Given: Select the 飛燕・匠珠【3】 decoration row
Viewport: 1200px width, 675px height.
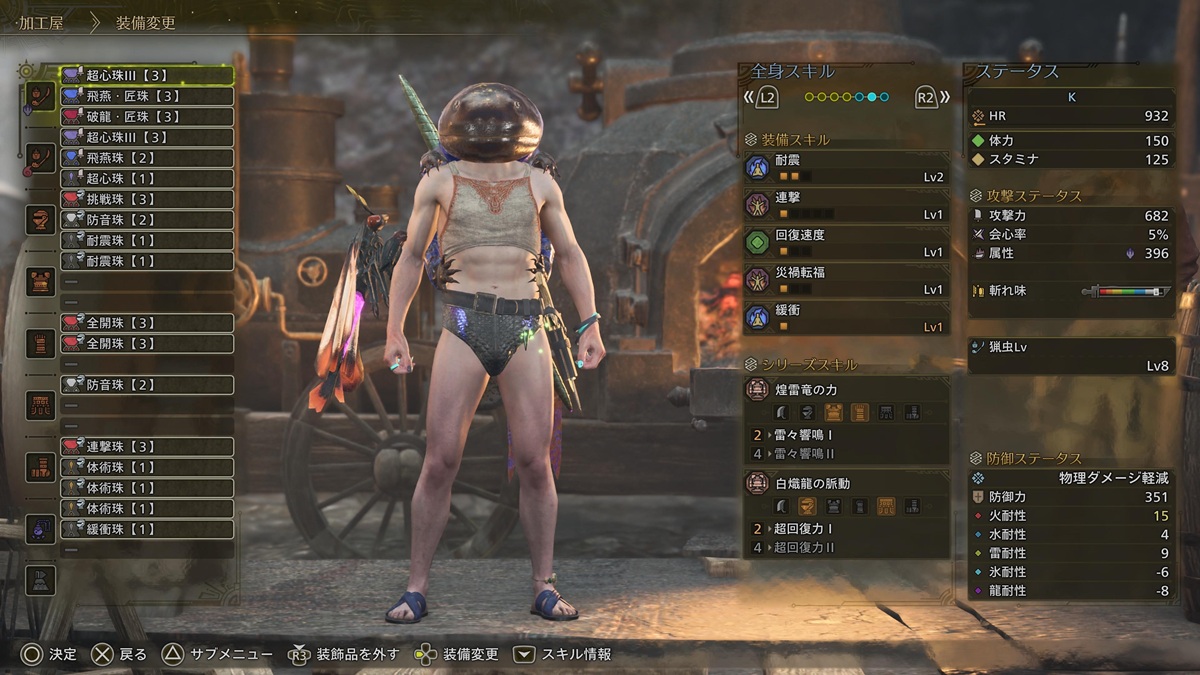Looking at the screenshot, I should click(147, 96).
